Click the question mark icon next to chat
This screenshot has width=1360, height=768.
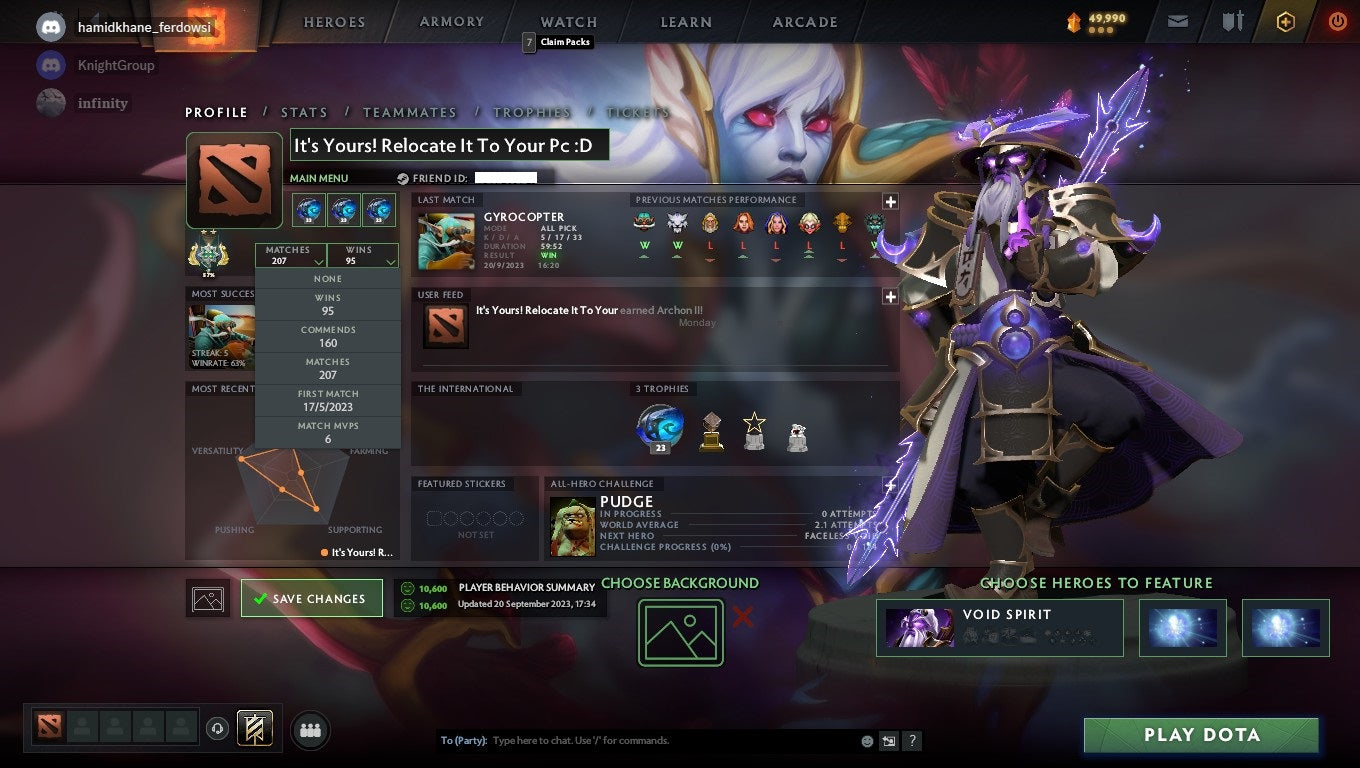[911, 740]
